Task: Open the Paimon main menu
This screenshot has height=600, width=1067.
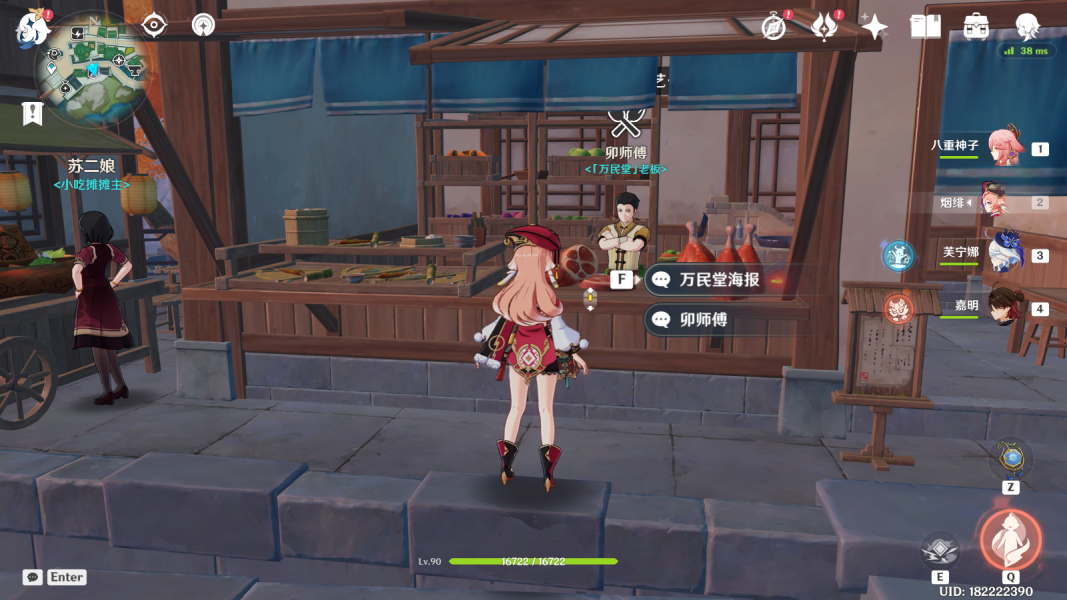Action: tap(32, 28)
